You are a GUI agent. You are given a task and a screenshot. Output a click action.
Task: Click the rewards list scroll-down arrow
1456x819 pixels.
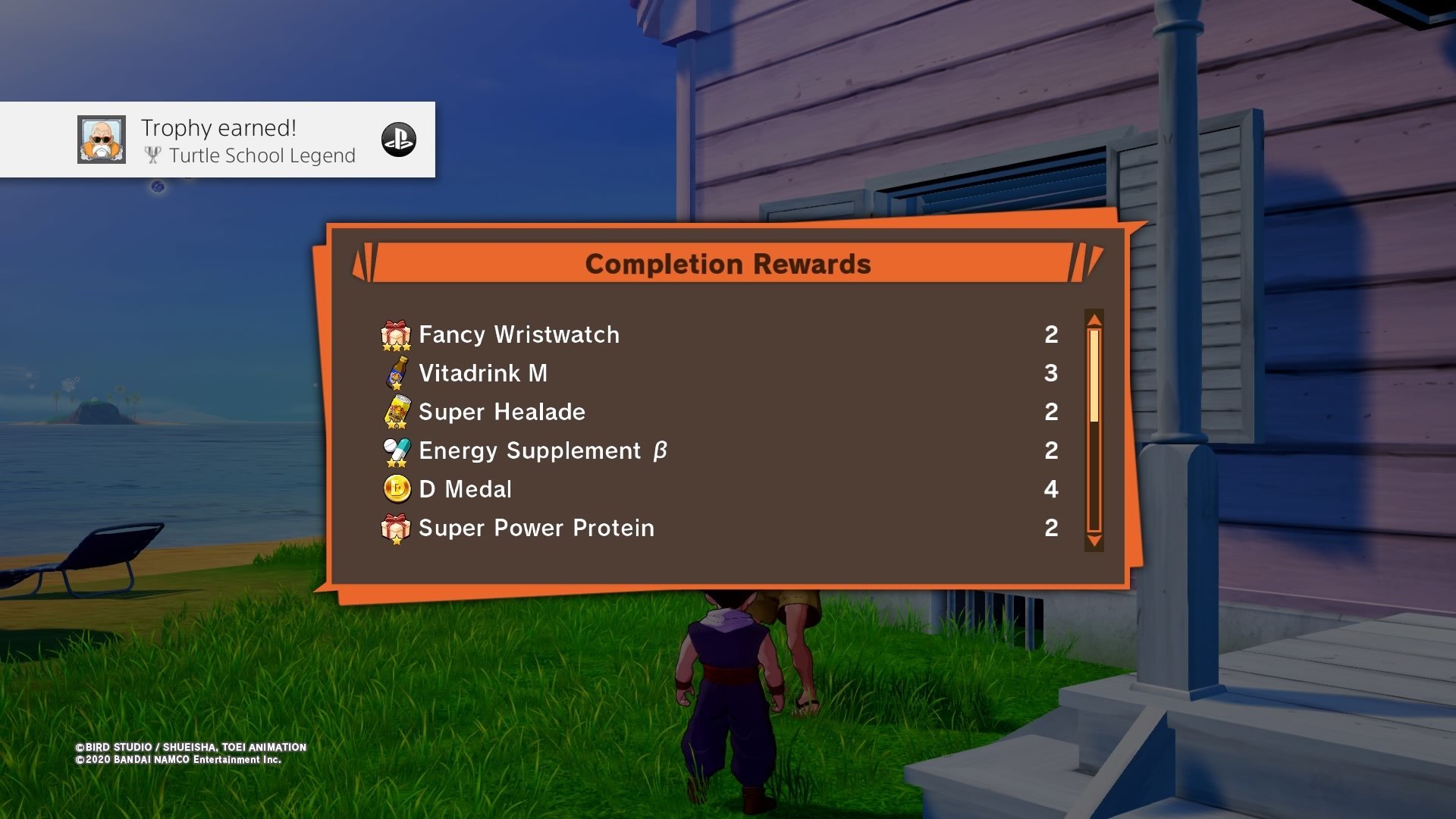click(x=1094, y=541)
